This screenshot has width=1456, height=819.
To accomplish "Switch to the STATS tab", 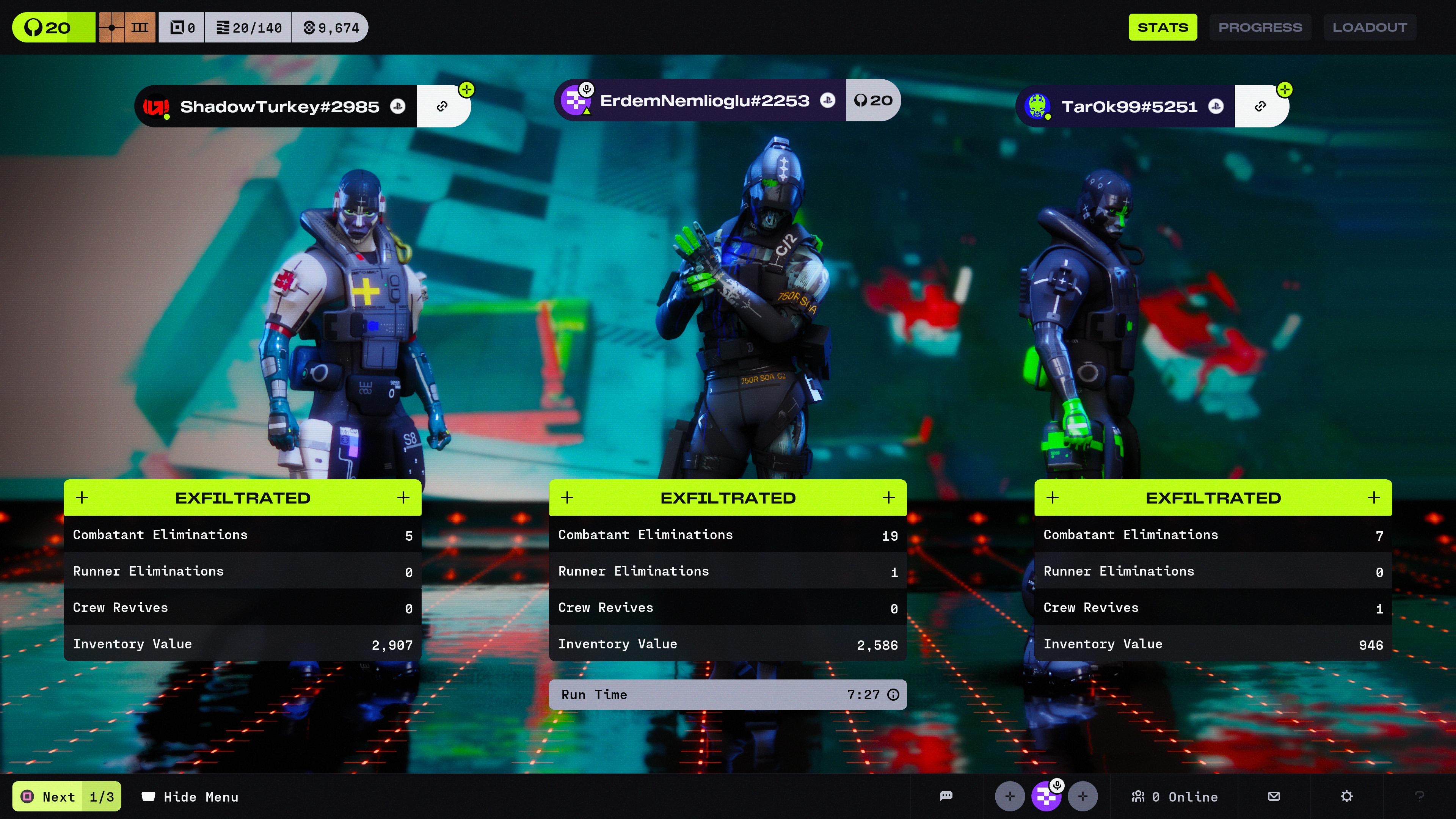I will point(1162,27).
